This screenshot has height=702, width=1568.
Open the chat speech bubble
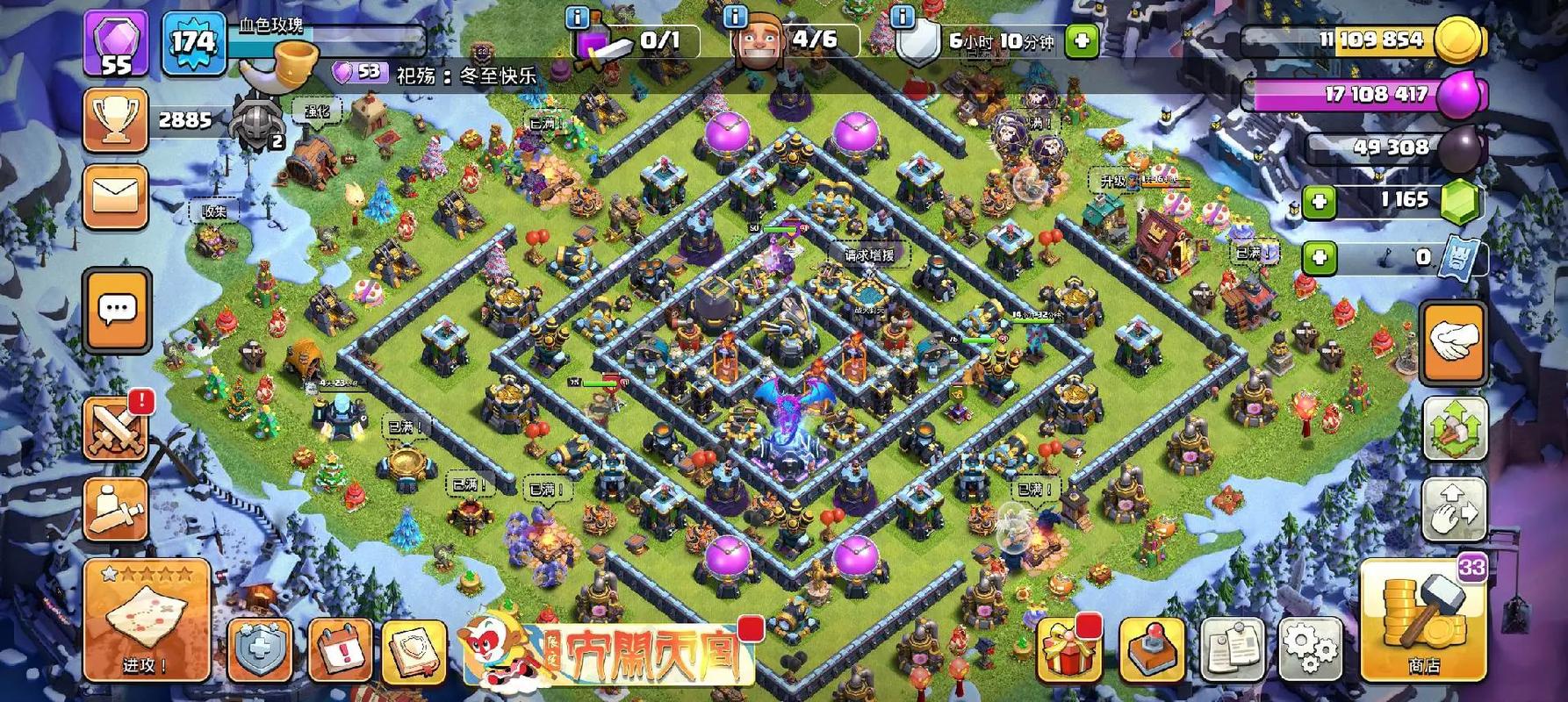(117, 310)
